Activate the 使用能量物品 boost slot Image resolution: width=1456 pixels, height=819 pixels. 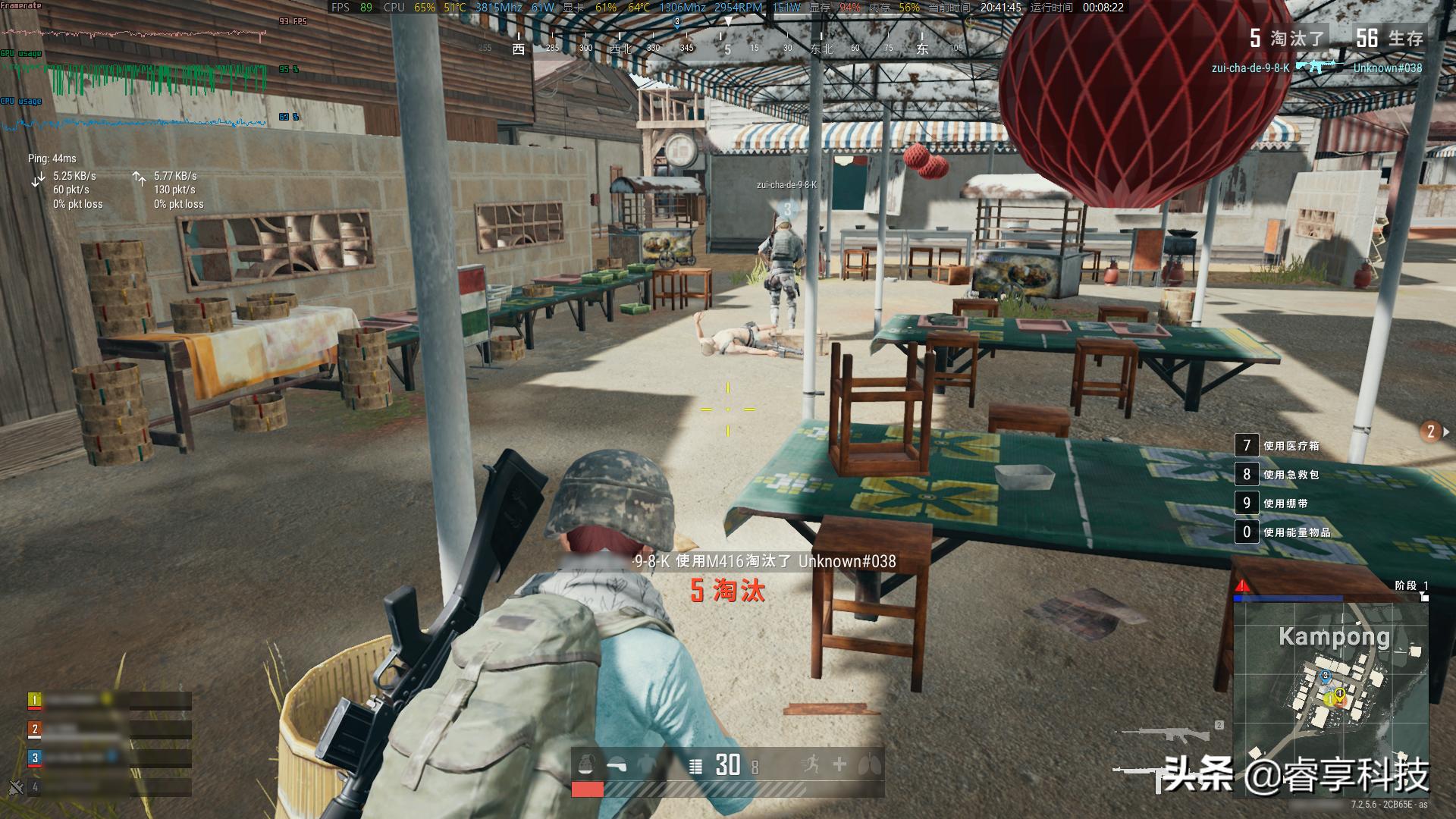pyautogui.click(x=1247, y=532)
